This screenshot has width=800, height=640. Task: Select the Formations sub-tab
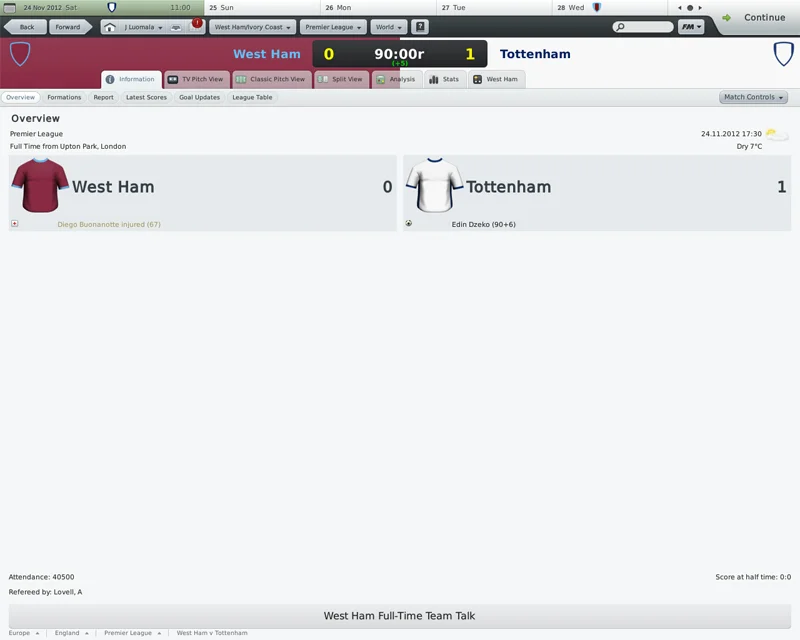click(x=64, y=98)
